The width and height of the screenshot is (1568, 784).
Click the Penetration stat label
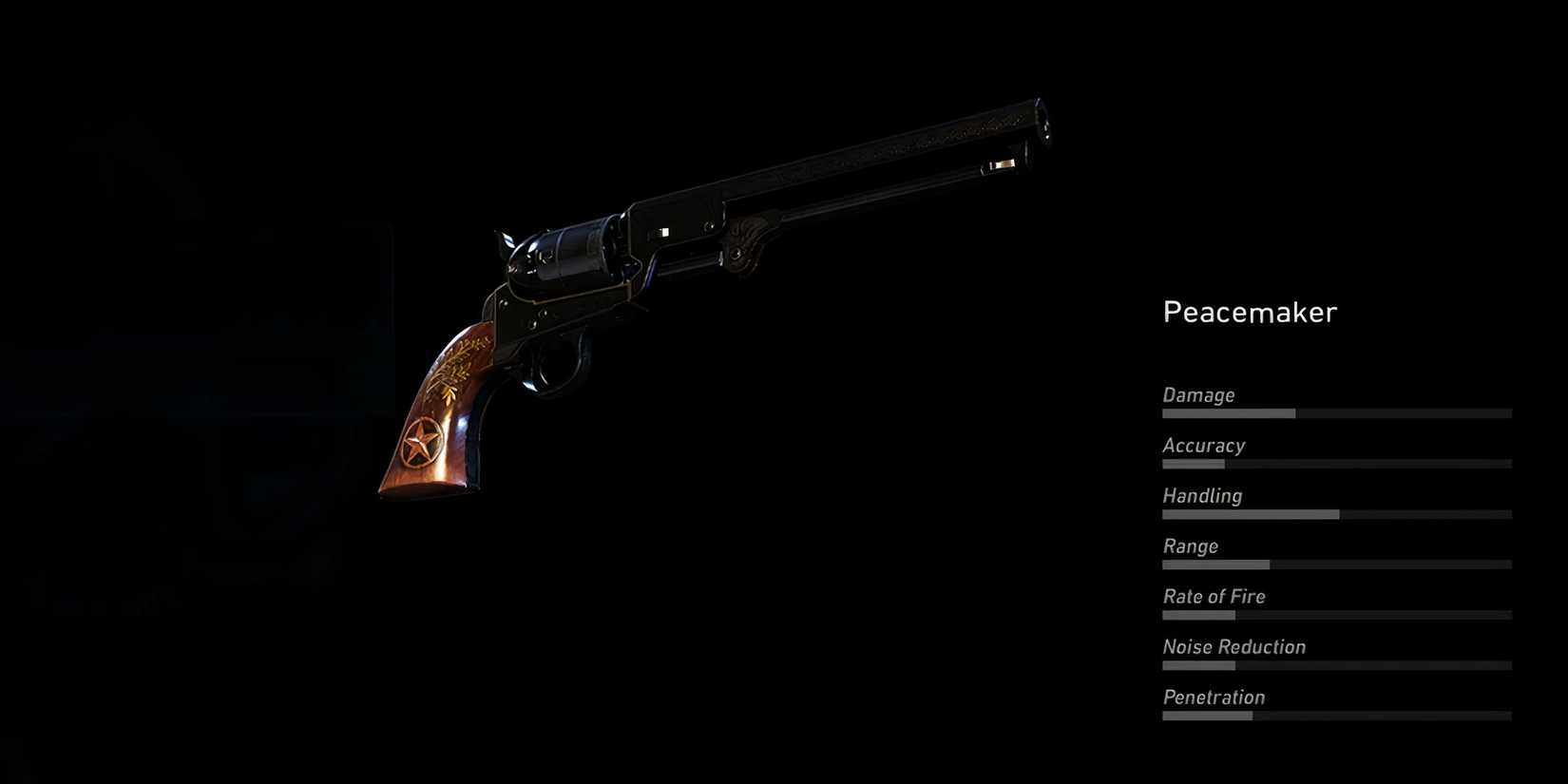[1213, 697]
